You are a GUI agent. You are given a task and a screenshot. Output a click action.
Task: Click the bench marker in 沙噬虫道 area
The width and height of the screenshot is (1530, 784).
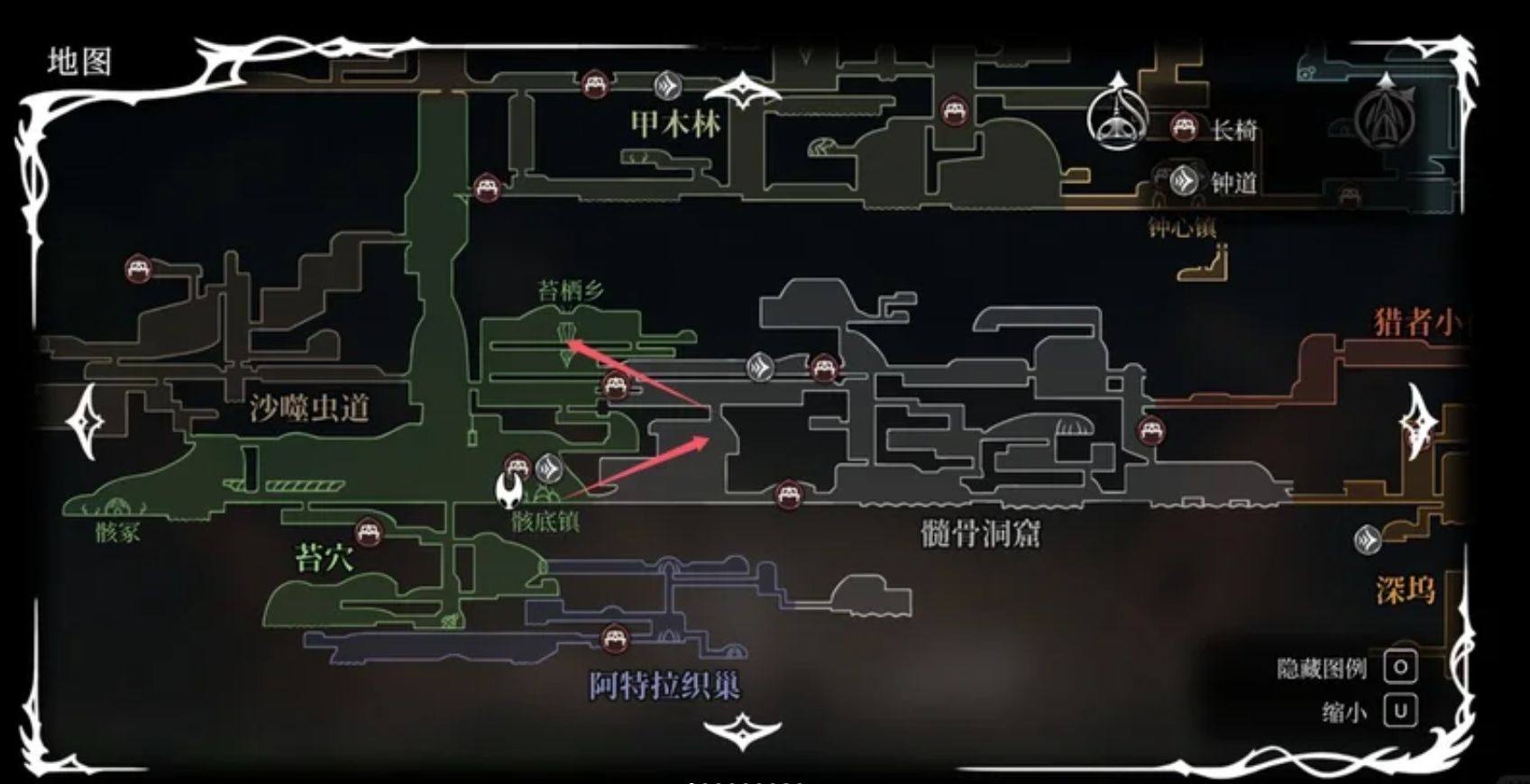(140, 269)
